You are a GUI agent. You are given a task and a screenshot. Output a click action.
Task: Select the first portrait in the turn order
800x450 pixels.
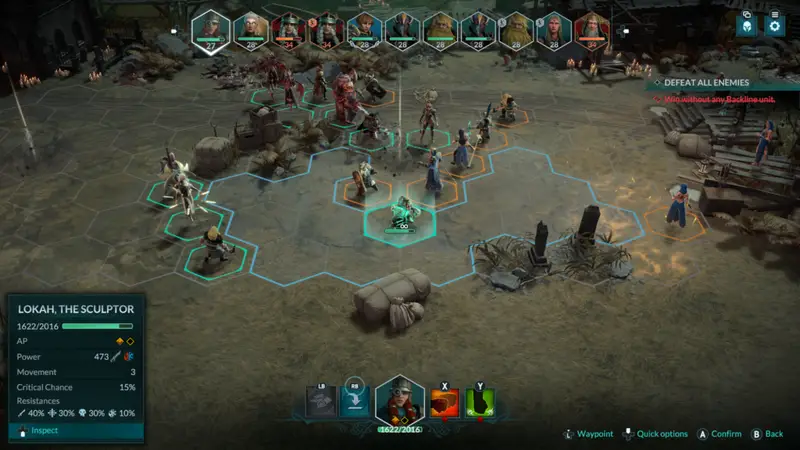211,29
